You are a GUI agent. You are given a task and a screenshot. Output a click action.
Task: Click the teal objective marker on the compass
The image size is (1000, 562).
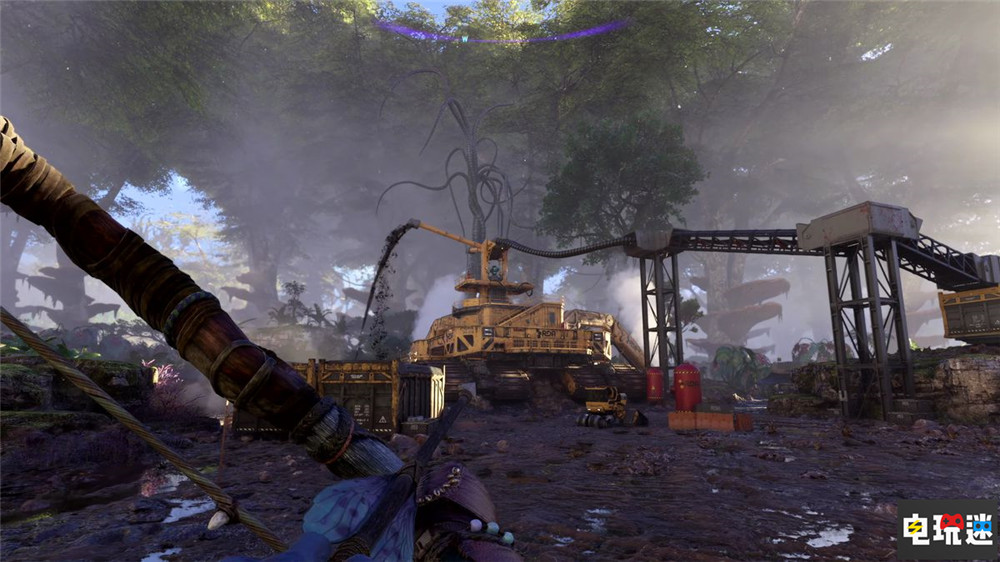point(463,39)
